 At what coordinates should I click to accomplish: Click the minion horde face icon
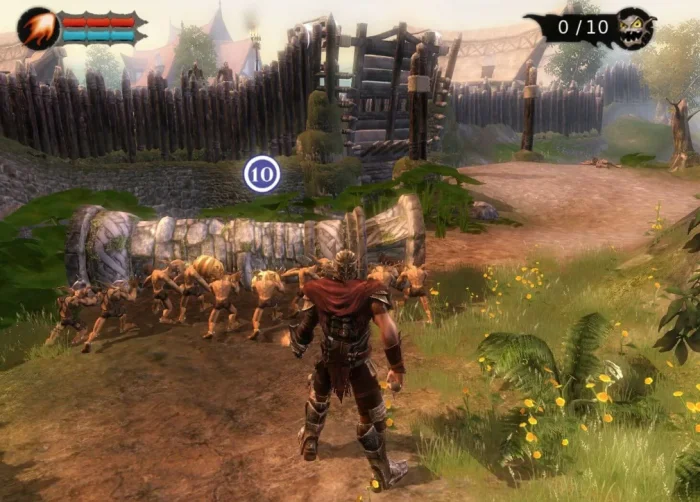[x=635, y=28]
